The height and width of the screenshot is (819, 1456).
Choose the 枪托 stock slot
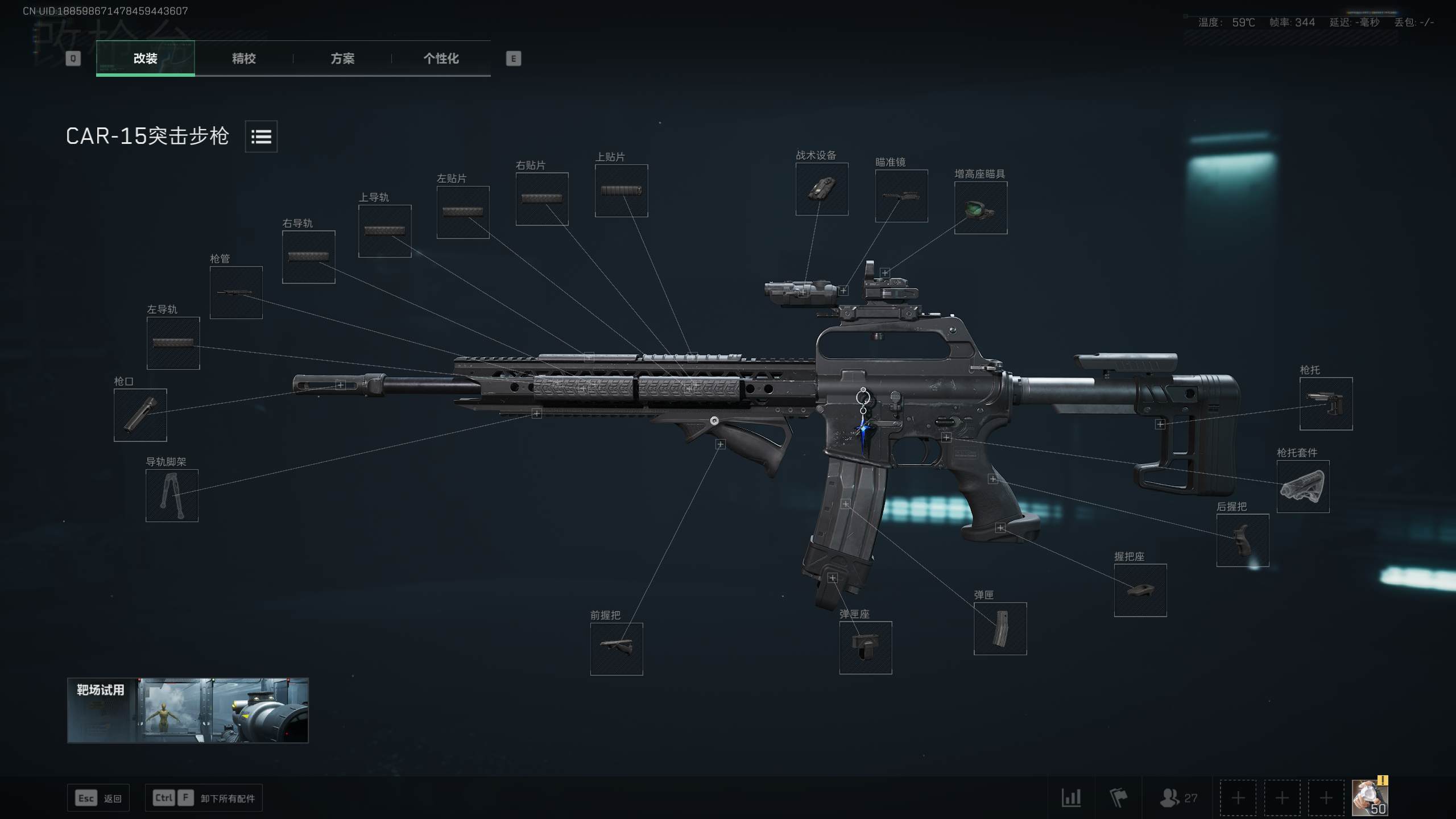click(x=1326, y=404)
